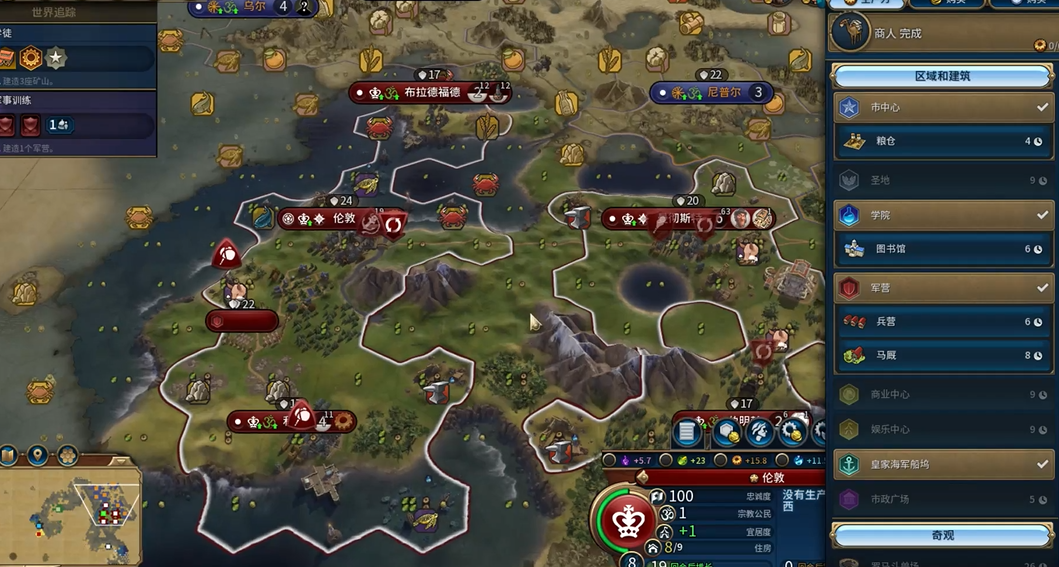The image size is (1059, 567).
Task: Choose 图书馆 (Library) to build
Action: [942, 249]
